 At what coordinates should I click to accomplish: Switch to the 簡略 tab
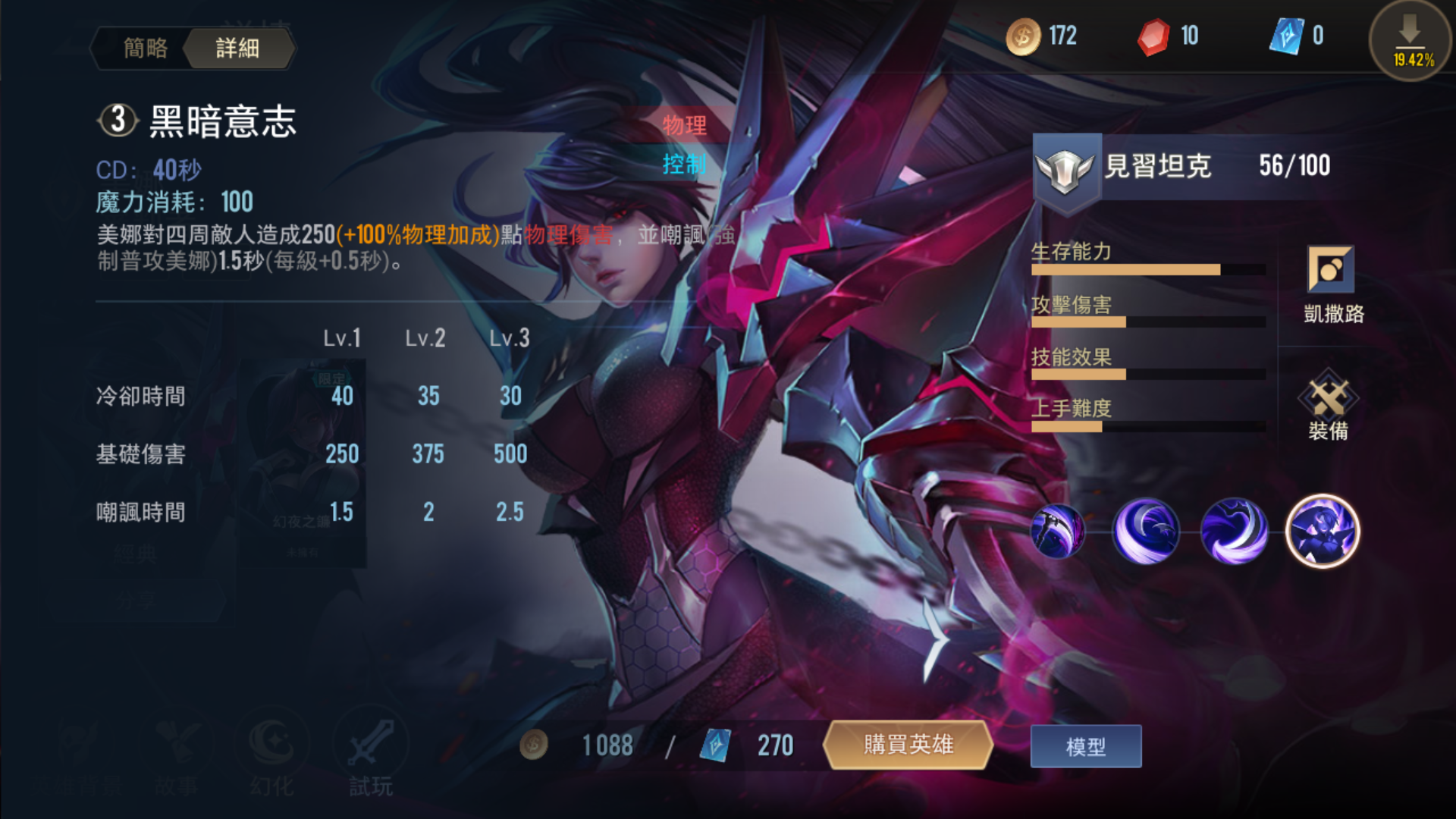(x=147, y=47)
